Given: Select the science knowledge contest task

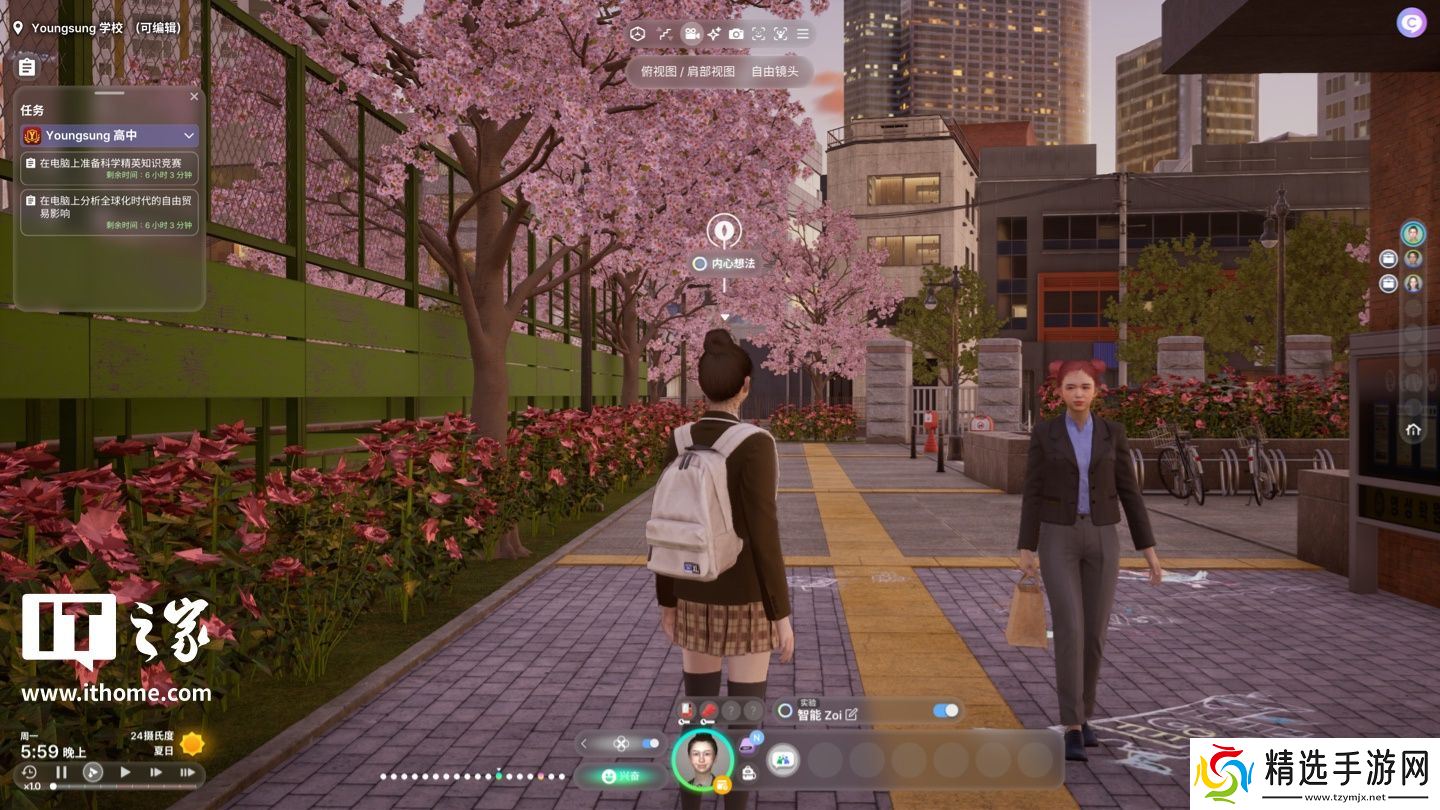Looking at the screenshot, I should click(x=110, y=167).
